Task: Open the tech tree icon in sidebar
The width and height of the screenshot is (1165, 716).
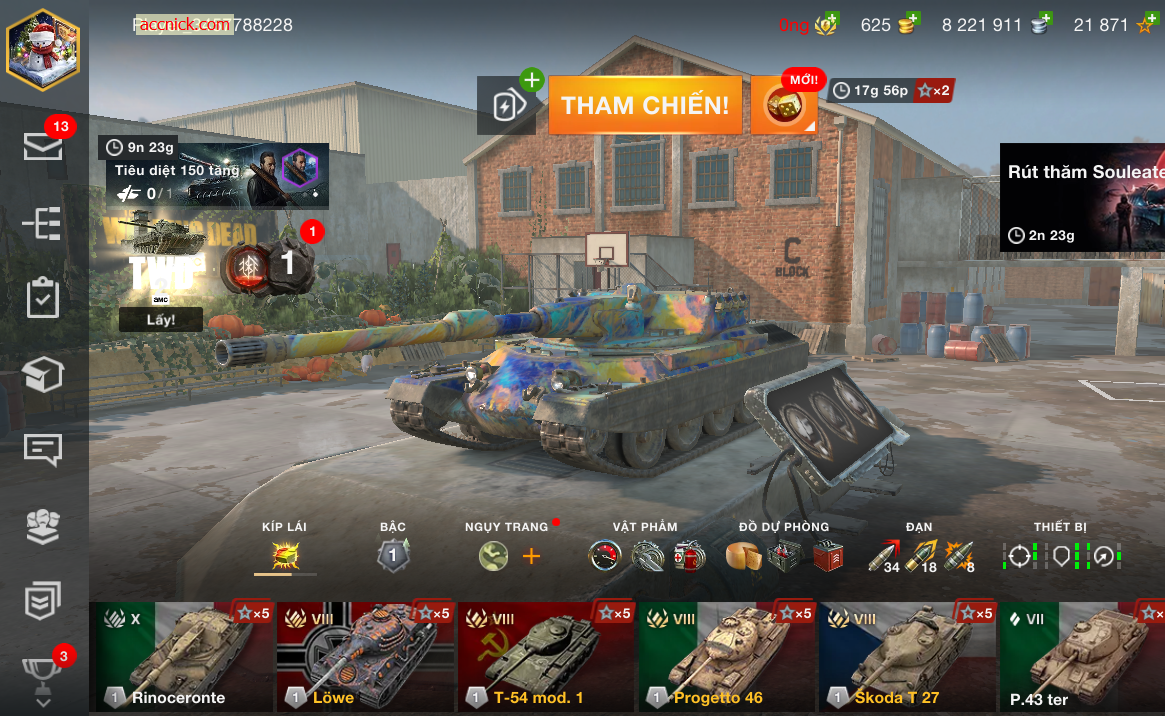Action: coord(43,224)
